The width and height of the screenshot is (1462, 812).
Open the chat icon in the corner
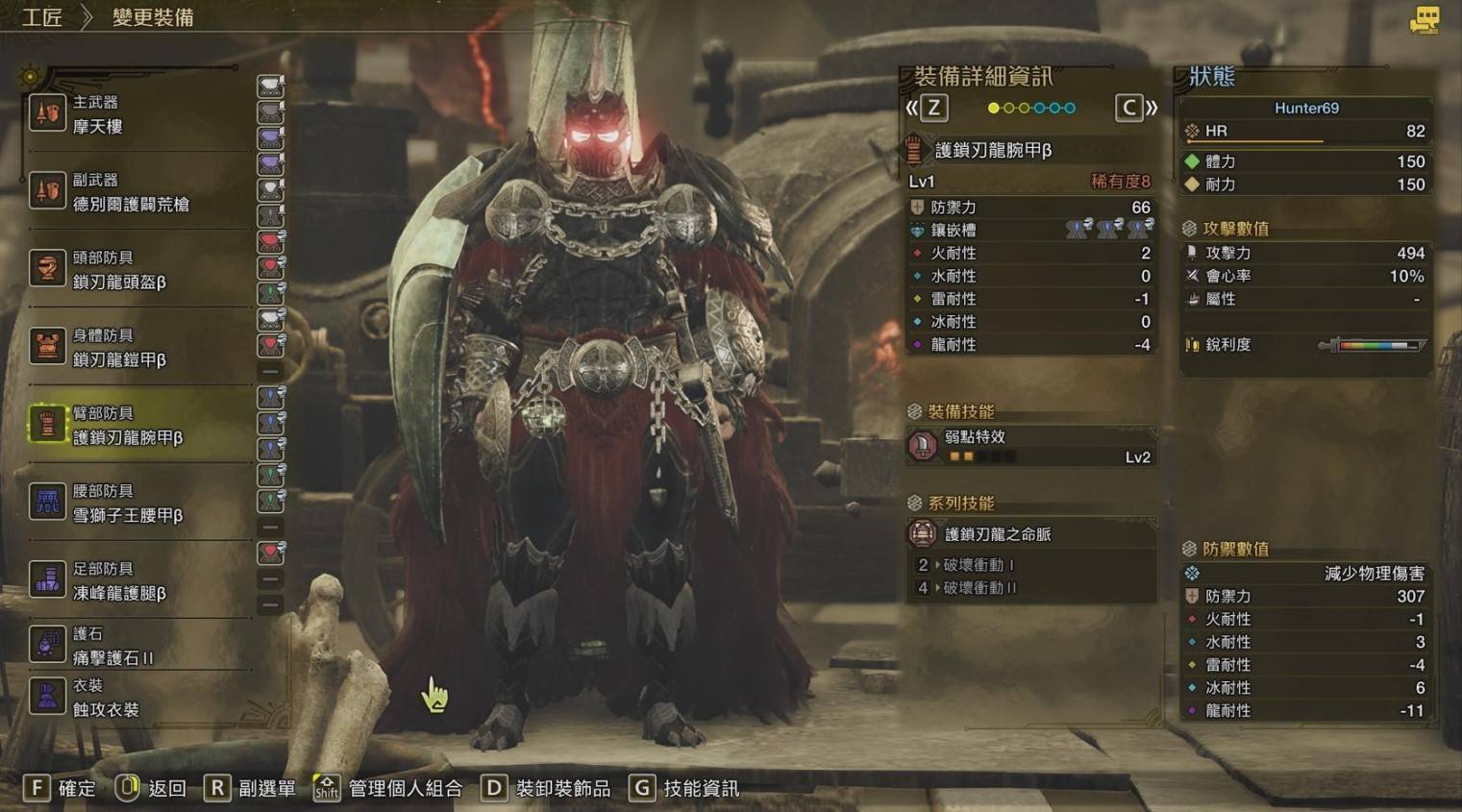[1424, 20]
